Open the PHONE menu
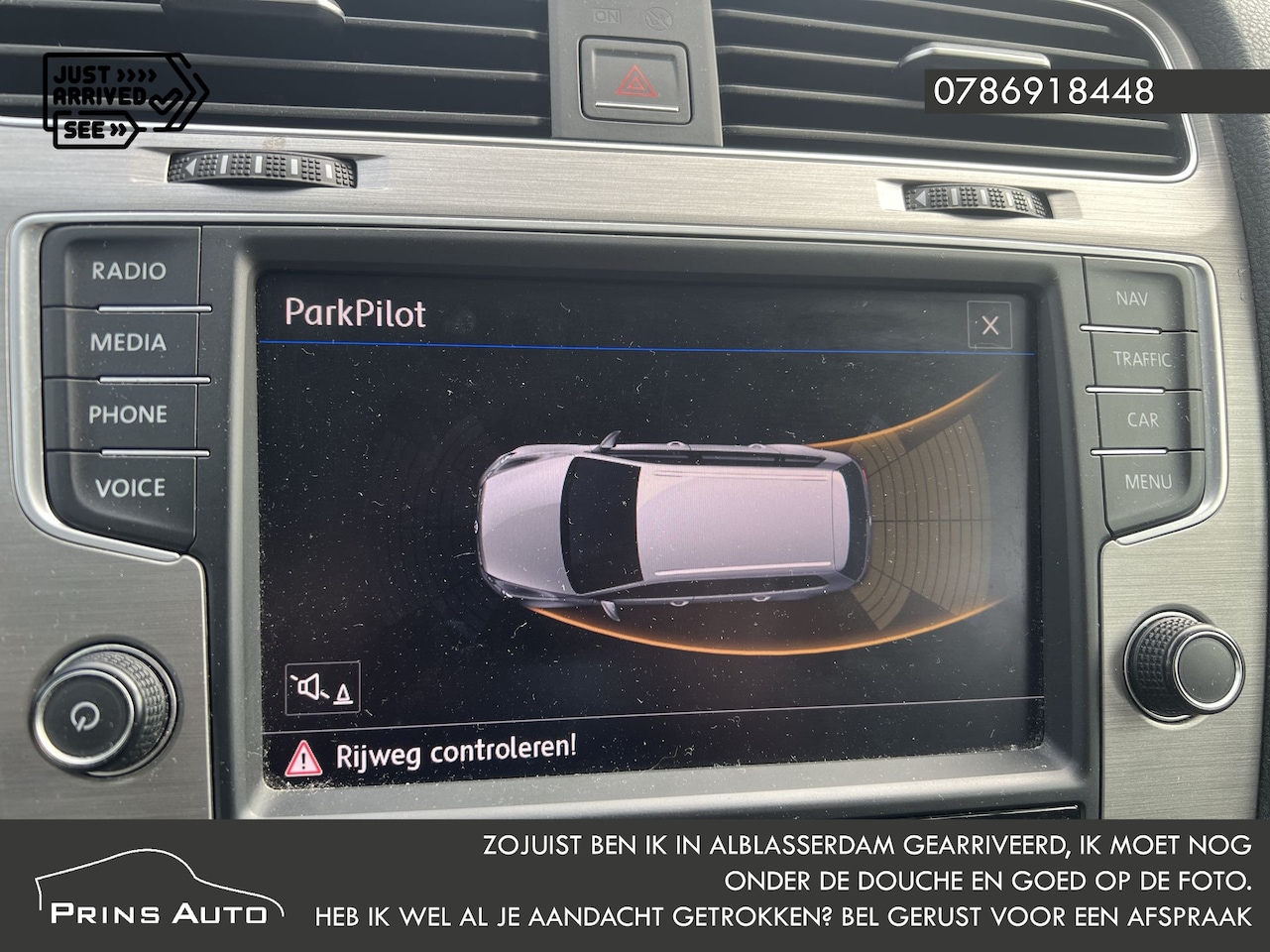Screen dimensions: 1270x952 pyautogui.click(x=128, y=415)
